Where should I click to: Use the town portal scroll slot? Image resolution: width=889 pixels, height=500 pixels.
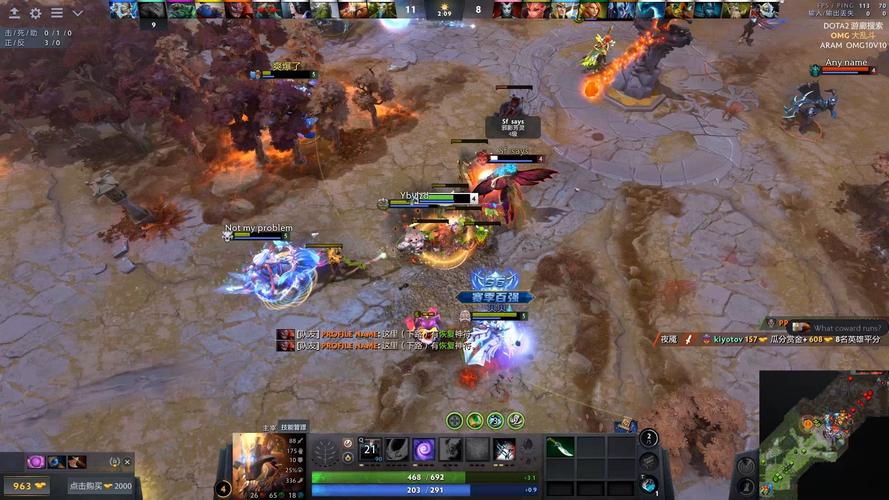point(649,484)
